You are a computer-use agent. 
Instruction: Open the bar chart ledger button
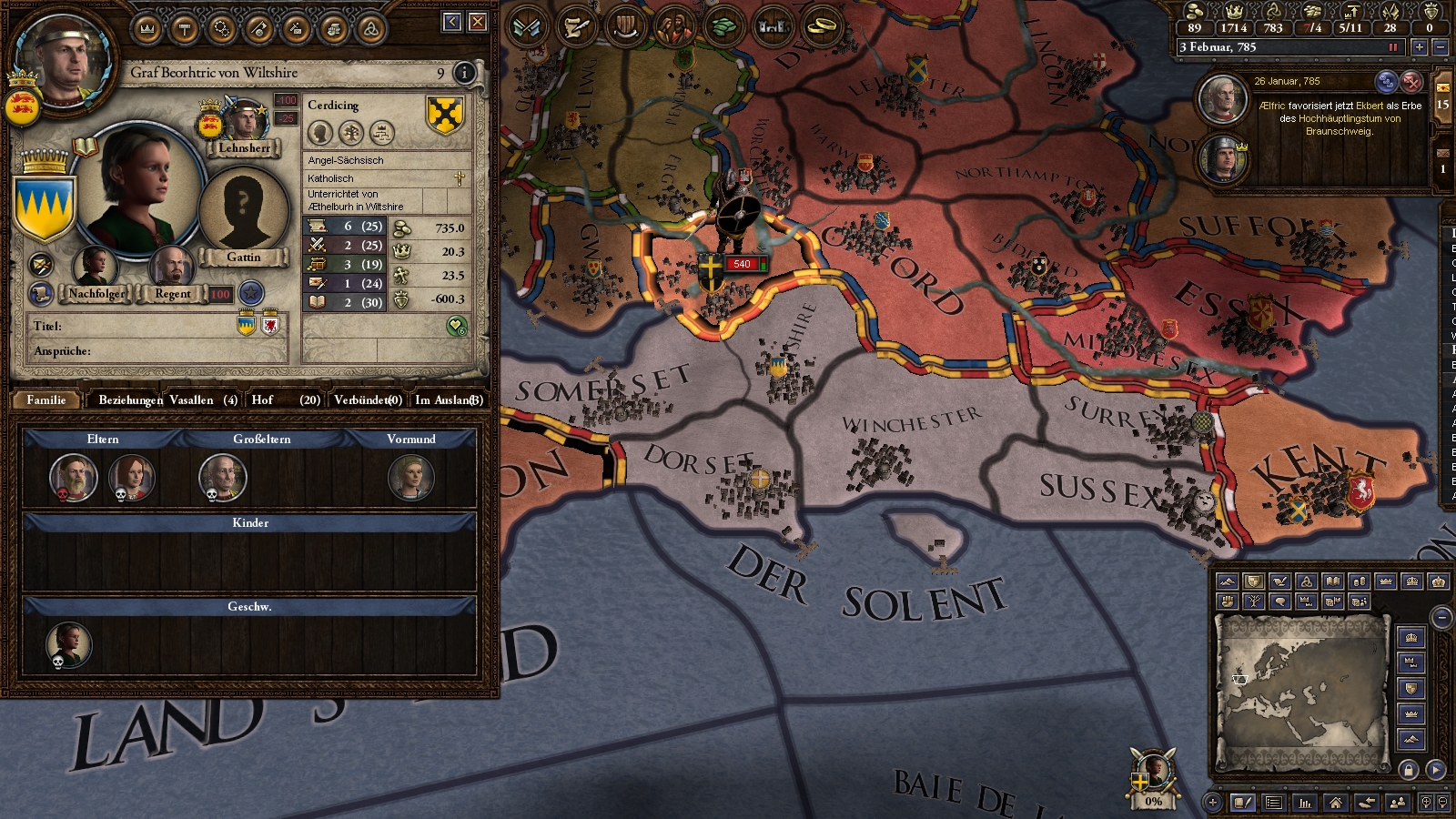tap(1305, 803)
